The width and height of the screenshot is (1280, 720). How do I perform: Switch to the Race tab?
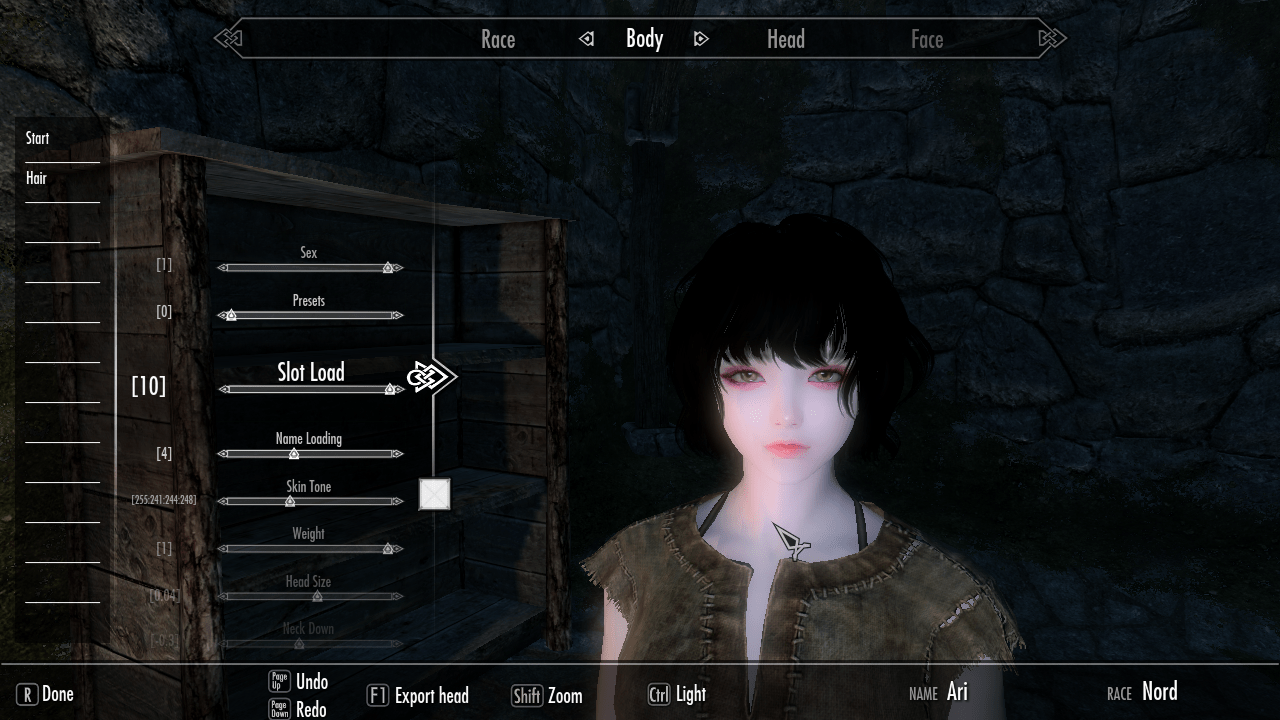[498, 39]
